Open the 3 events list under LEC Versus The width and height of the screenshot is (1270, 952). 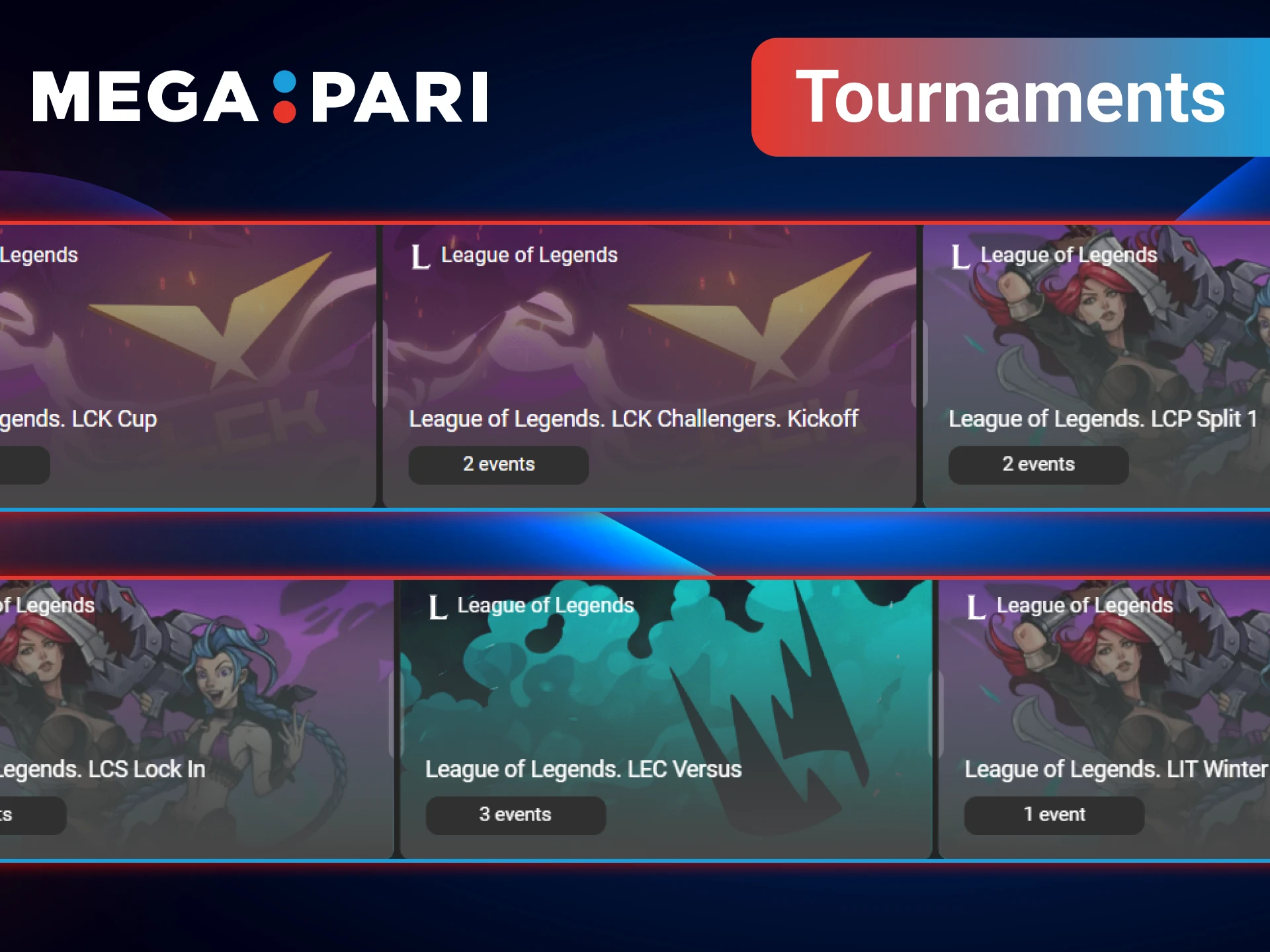point(516,814)
